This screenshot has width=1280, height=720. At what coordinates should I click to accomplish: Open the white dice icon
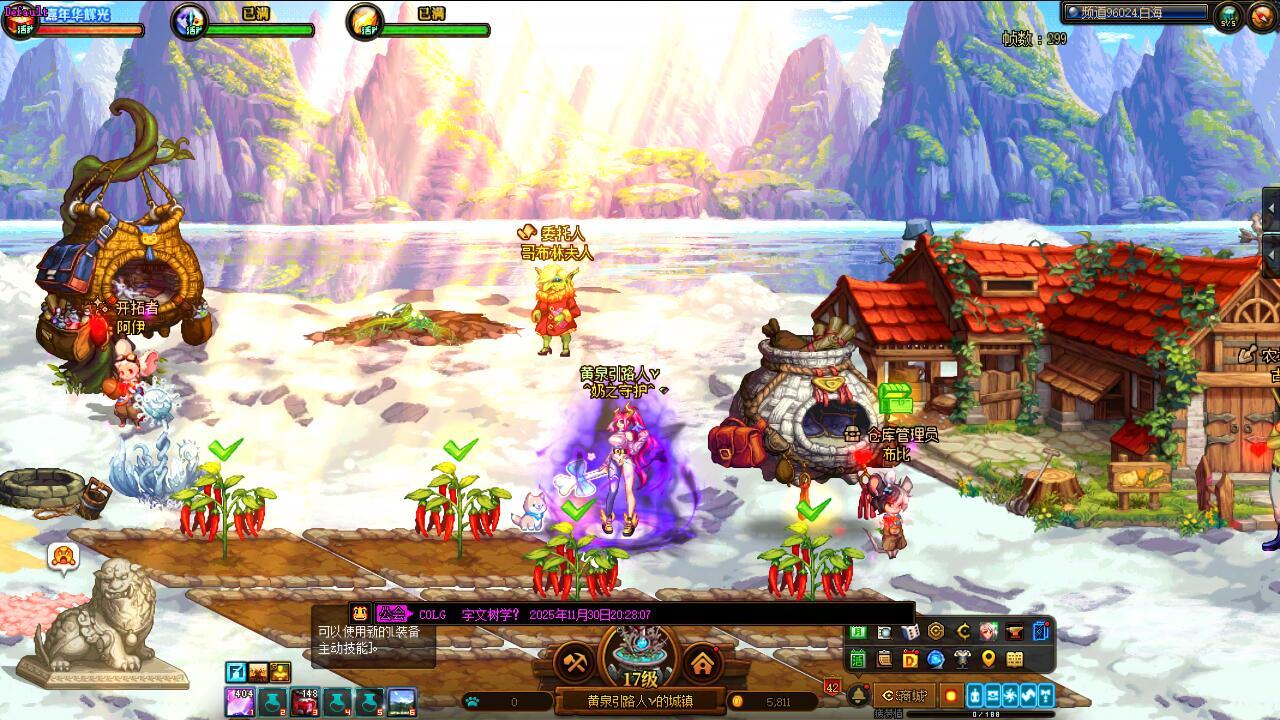[x=910, y=632]
